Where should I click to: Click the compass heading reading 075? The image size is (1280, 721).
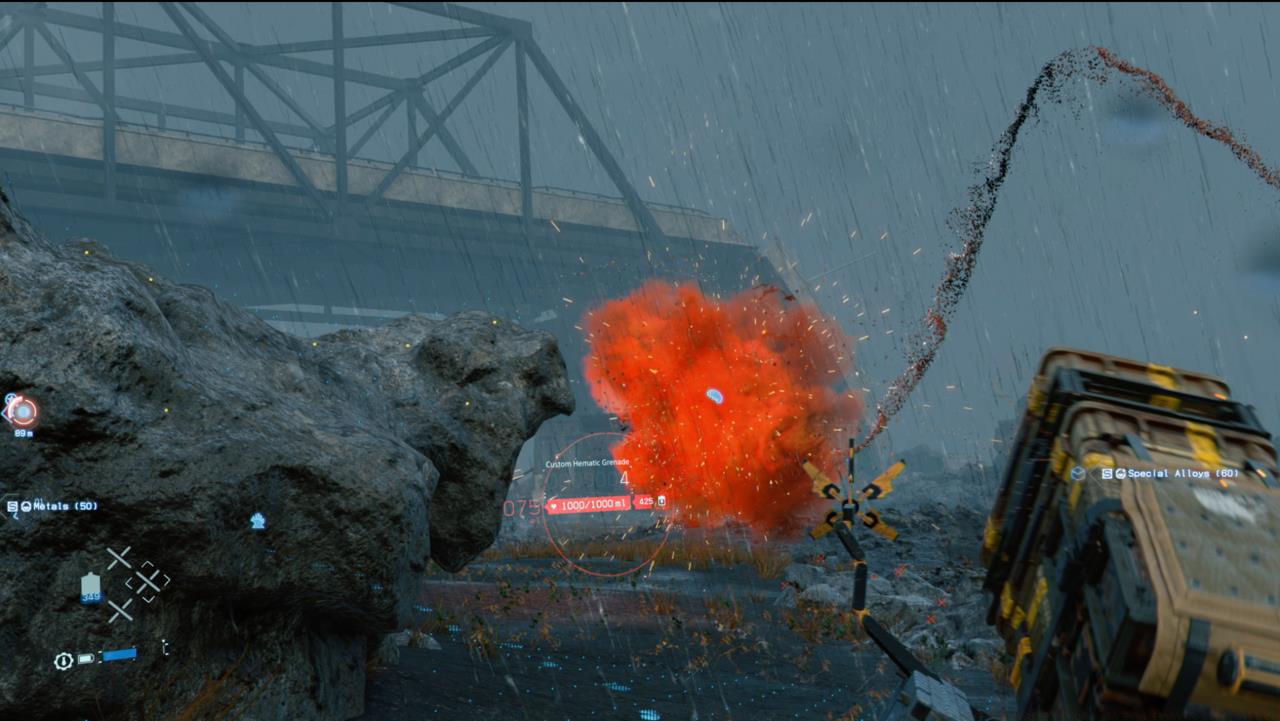pyautogui.click(x=521, y=506)
